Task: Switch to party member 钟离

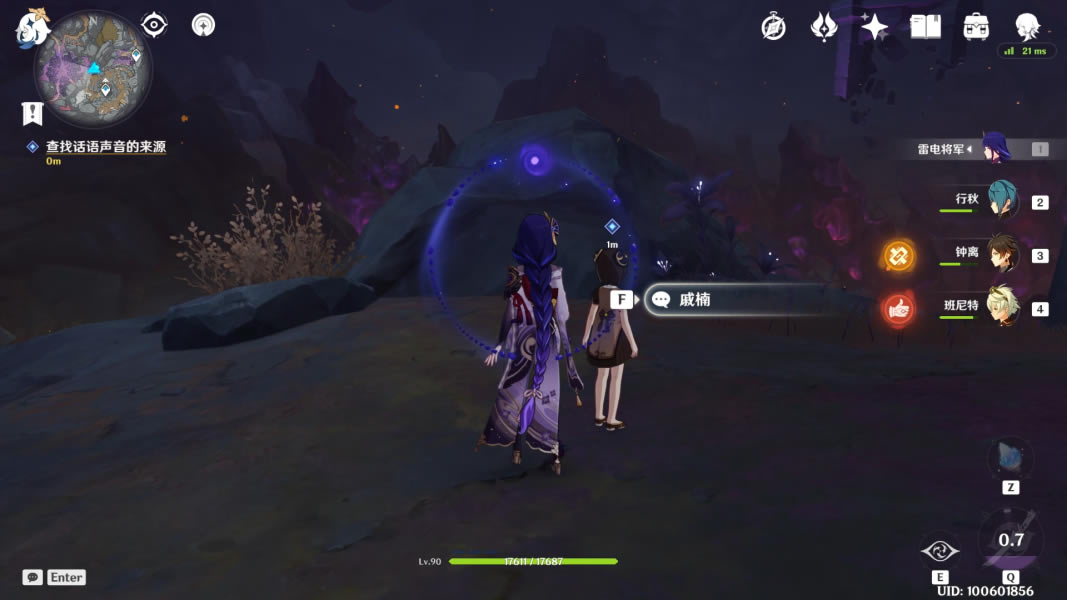Action: 1001,254
